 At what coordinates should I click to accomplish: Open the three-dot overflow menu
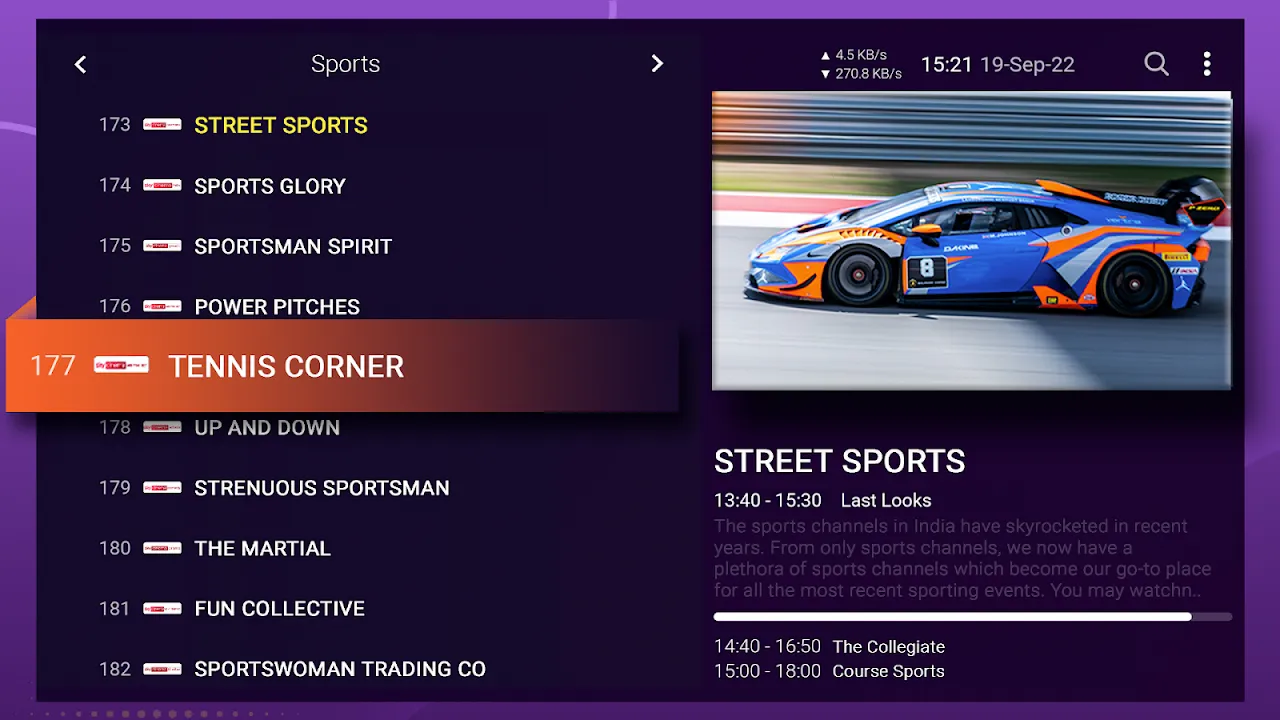click(x=1207, y=63)
